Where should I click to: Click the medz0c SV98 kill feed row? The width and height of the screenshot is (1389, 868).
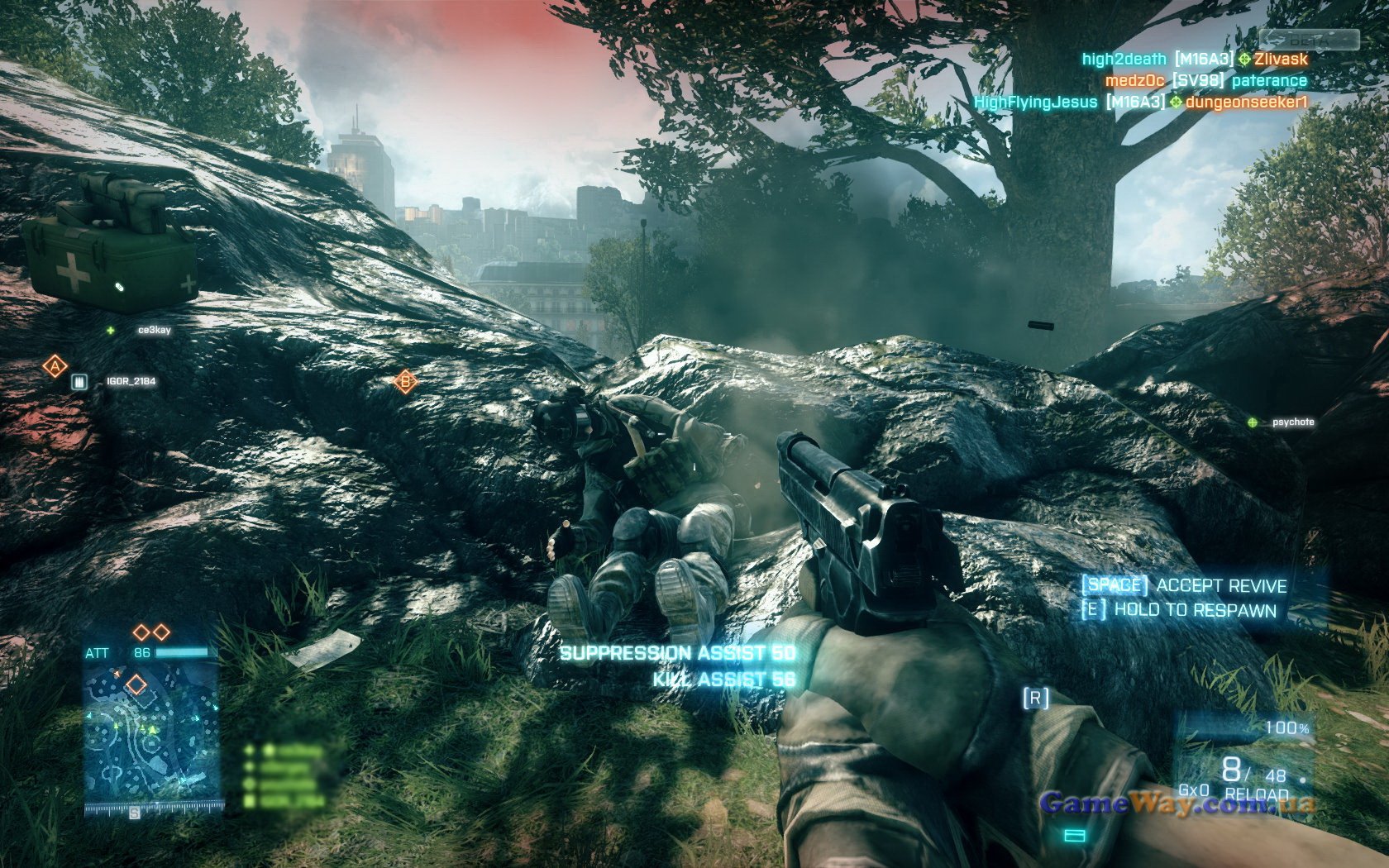coord(1205,81)
